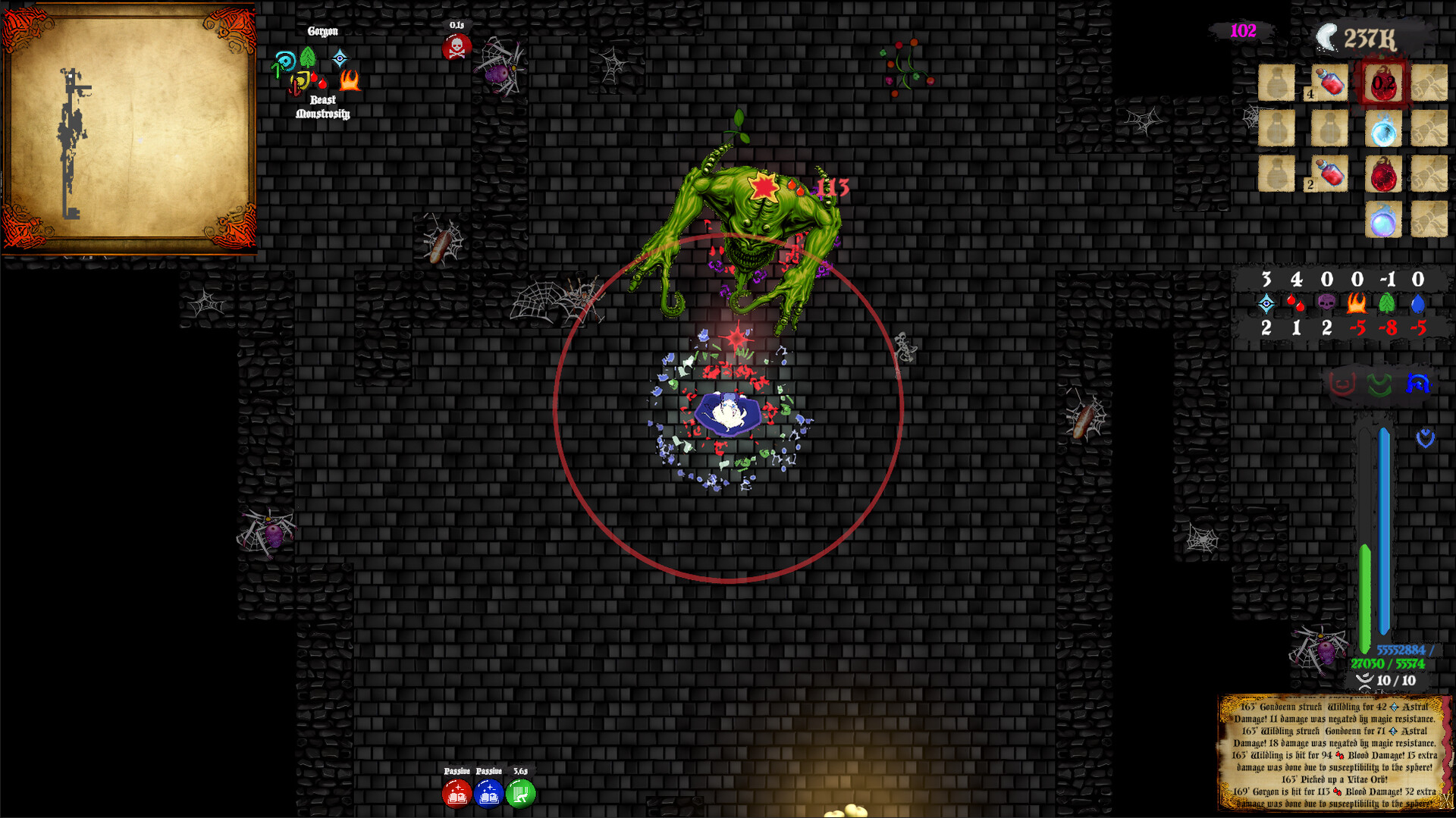The image size is (1456, 818).
Task: Click the stack of 4 red potions
Action: tap(1332, 83)
